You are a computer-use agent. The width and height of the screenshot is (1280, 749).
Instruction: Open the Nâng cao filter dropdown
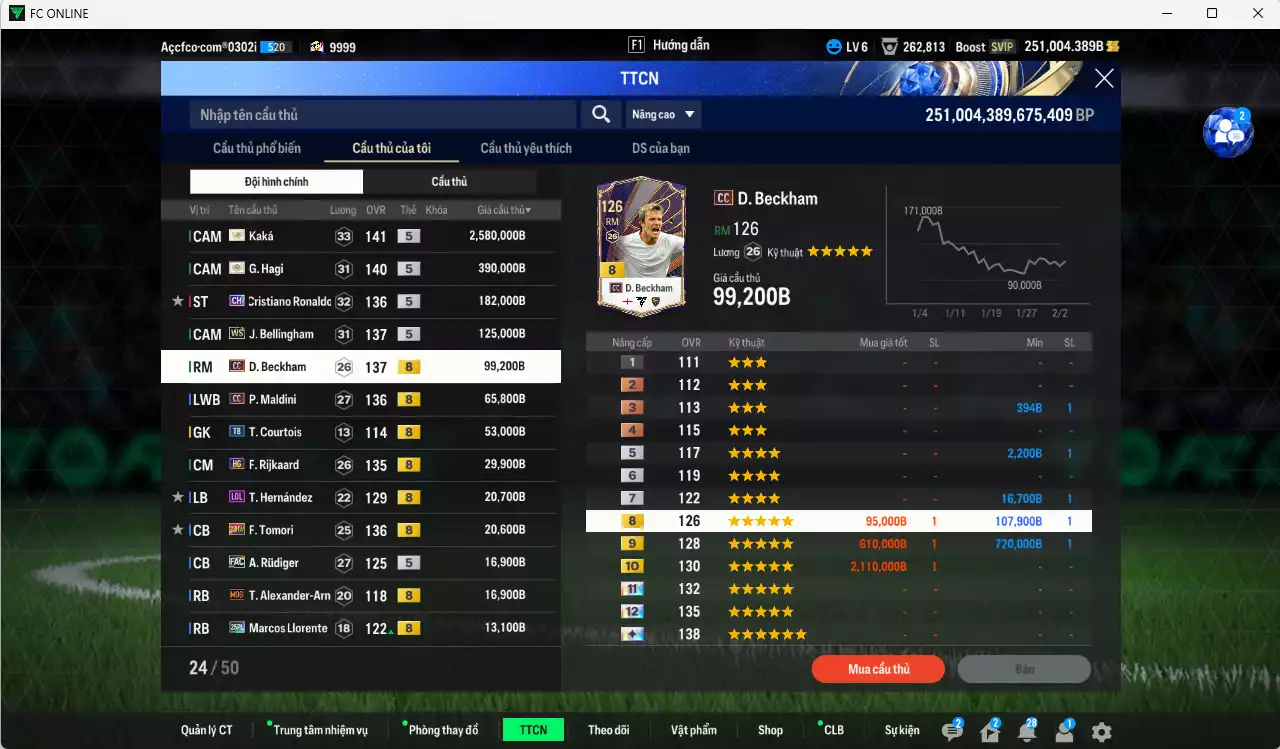point(662,114)
